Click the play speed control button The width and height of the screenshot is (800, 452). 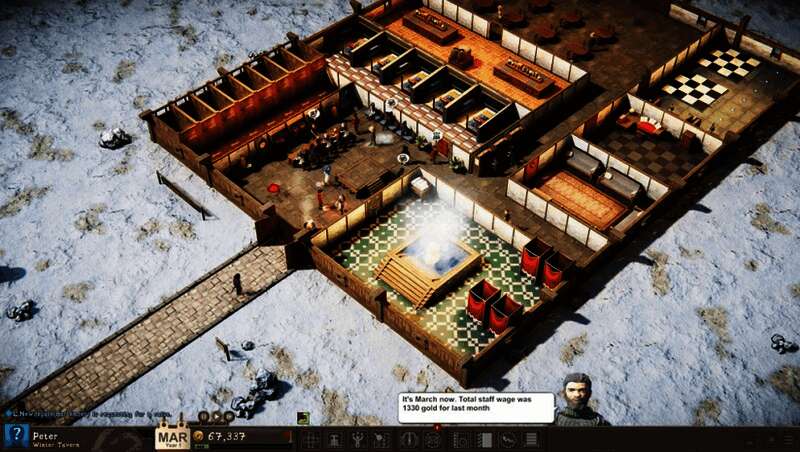217,416
